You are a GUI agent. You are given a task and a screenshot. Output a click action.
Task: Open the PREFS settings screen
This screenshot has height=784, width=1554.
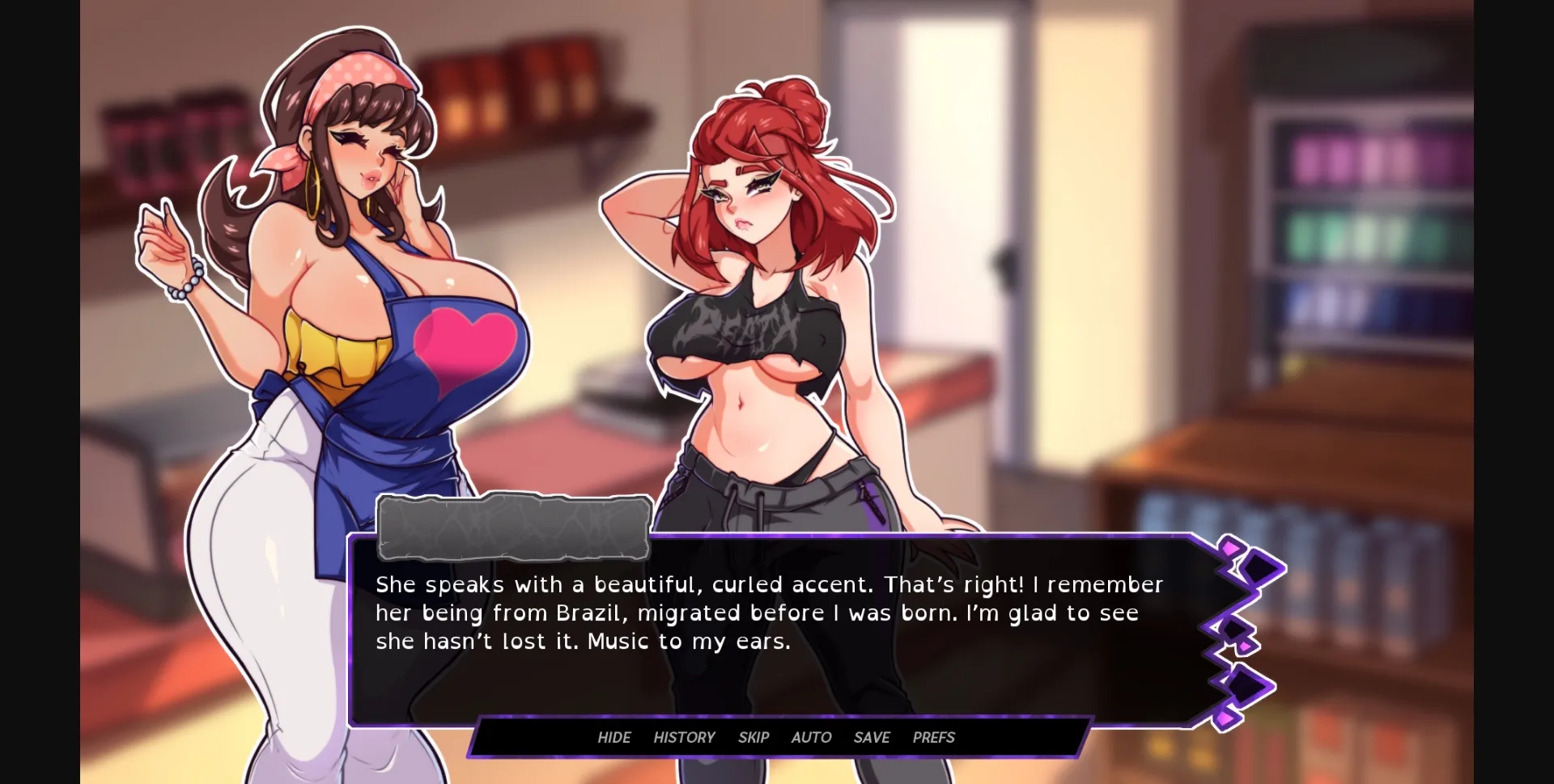(932, 737)
